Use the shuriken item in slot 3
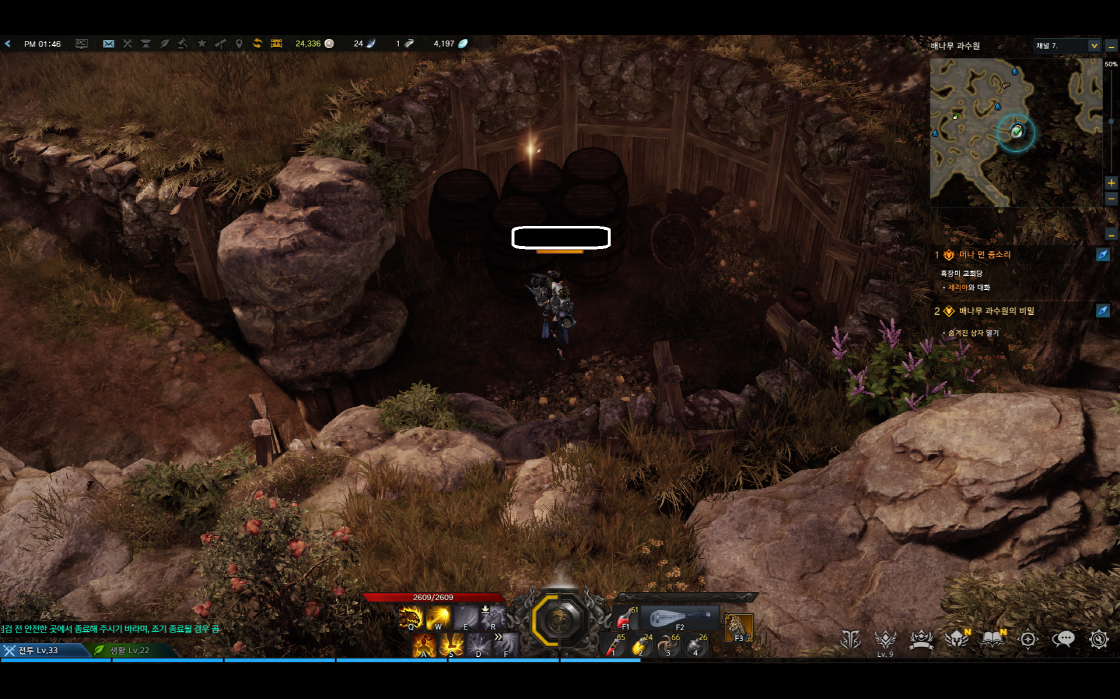This screenshot has height=699, width=1120. point(669,646)
